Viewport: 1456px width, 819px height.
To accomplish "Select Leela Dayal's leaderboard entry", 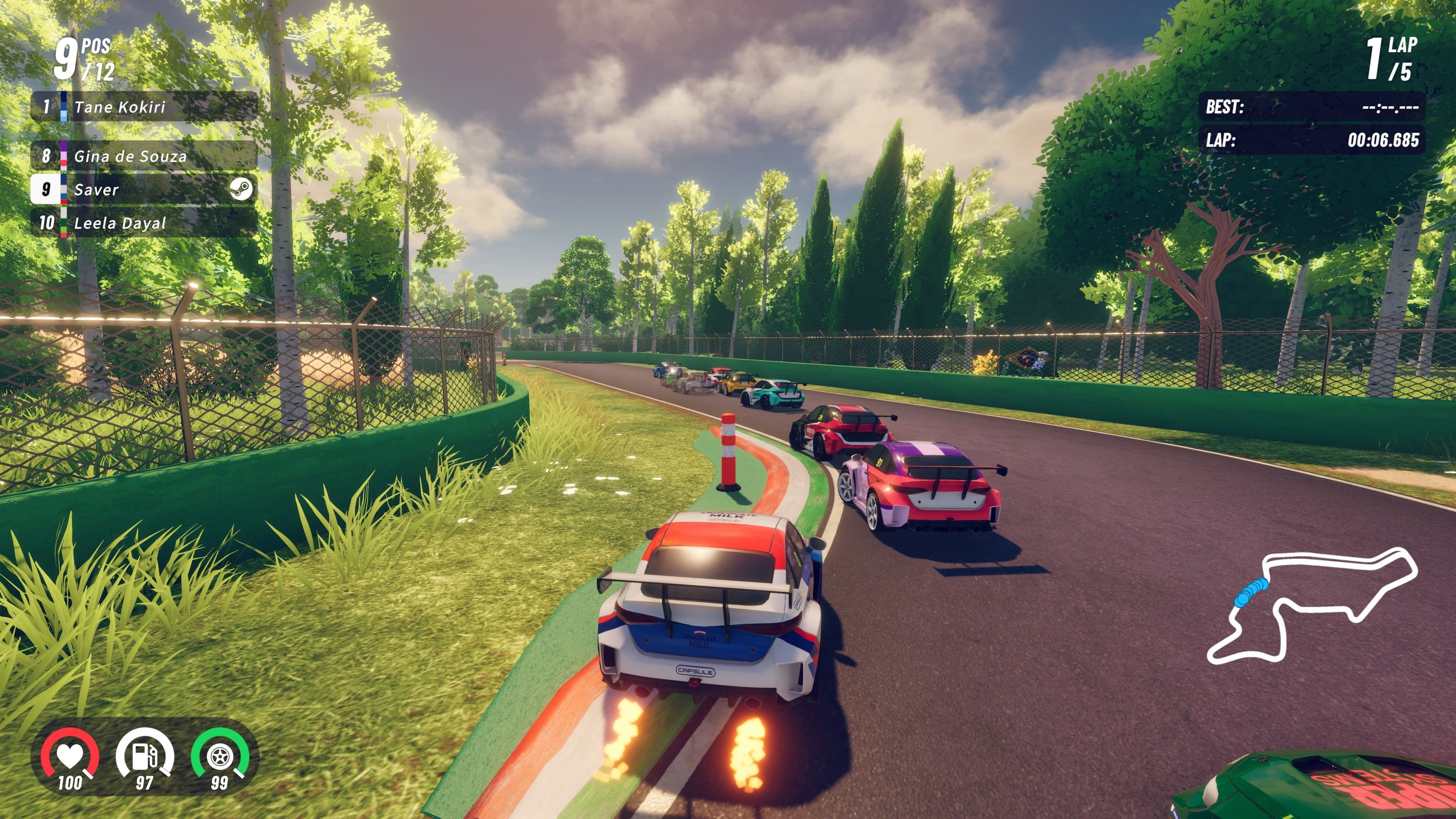I will click(x=144, y=223).
